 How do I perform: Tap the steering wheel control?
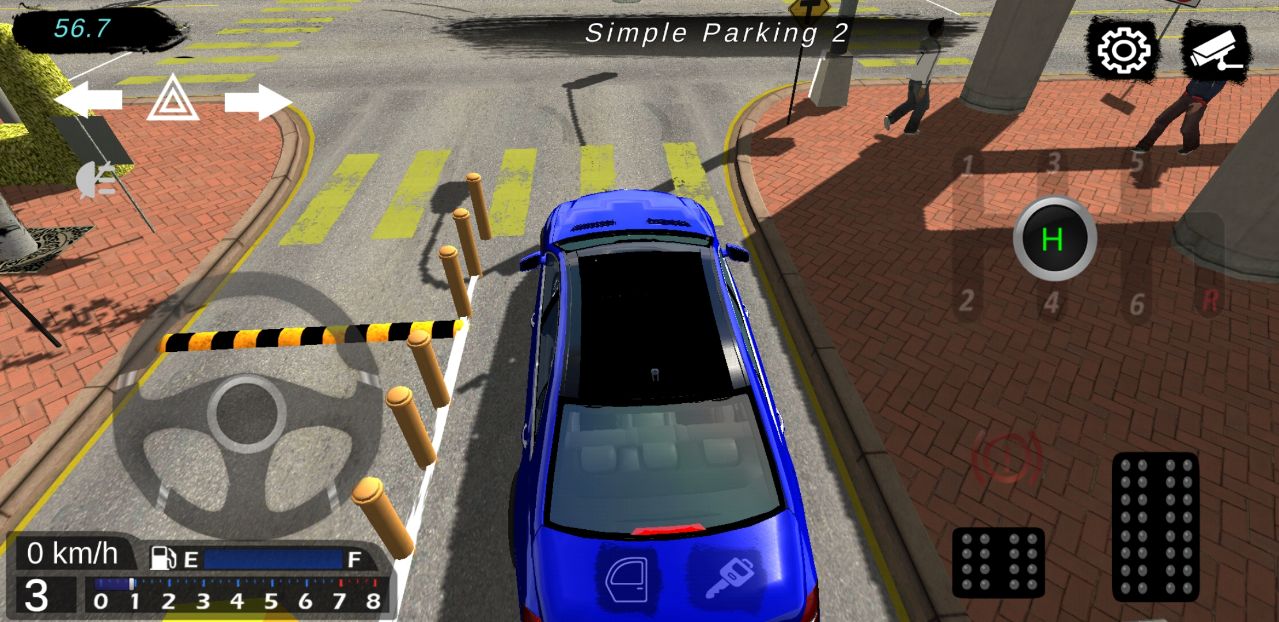[247, 412]
